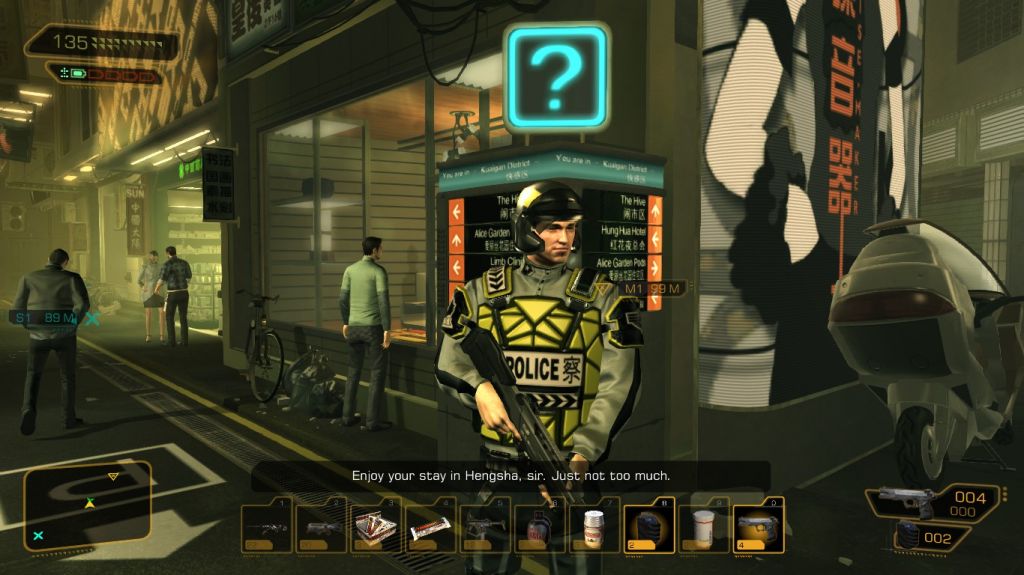Select the single energy bar hotbar slot
This screenshot has width=1024, height=575.
431,527
